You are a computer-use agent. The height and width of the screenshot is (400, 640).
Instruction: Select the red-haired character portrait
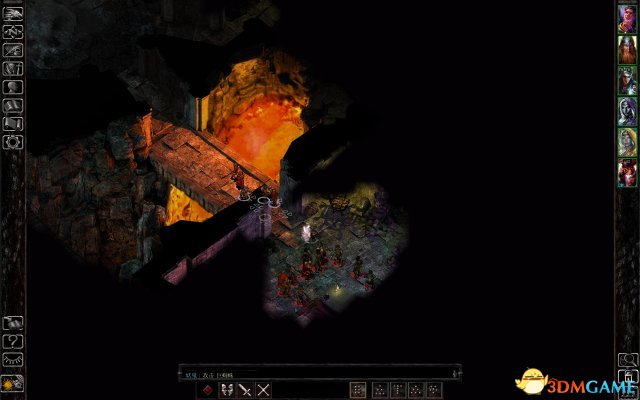pyautogui.click(x=627, y=172)
